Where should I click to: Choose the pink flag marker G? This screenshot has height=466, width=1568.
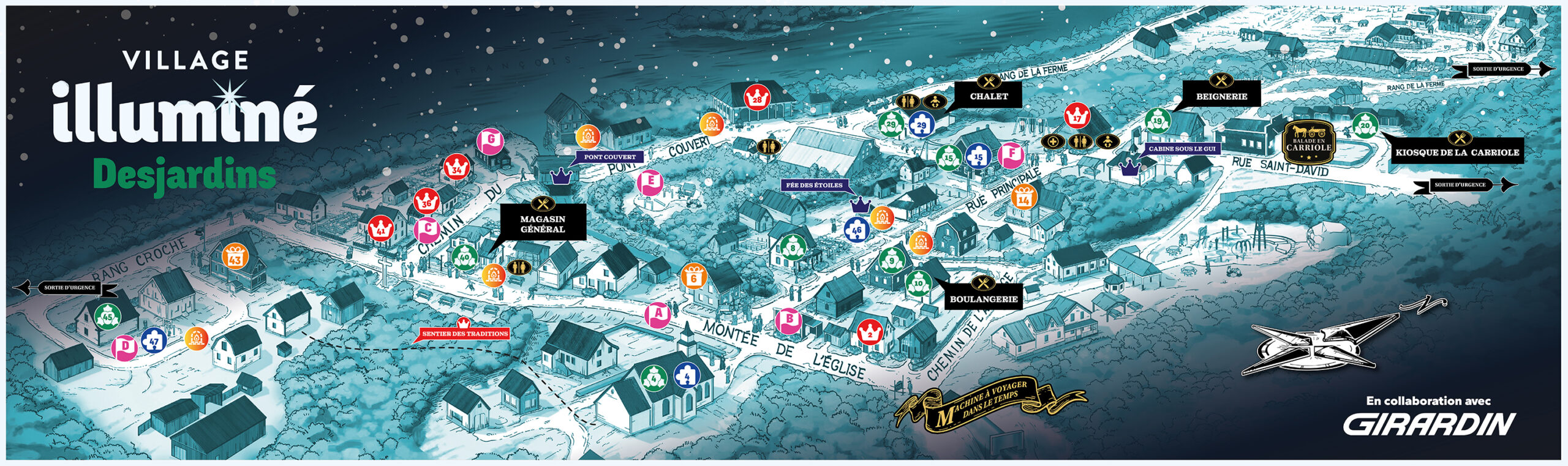coord(490,141)
